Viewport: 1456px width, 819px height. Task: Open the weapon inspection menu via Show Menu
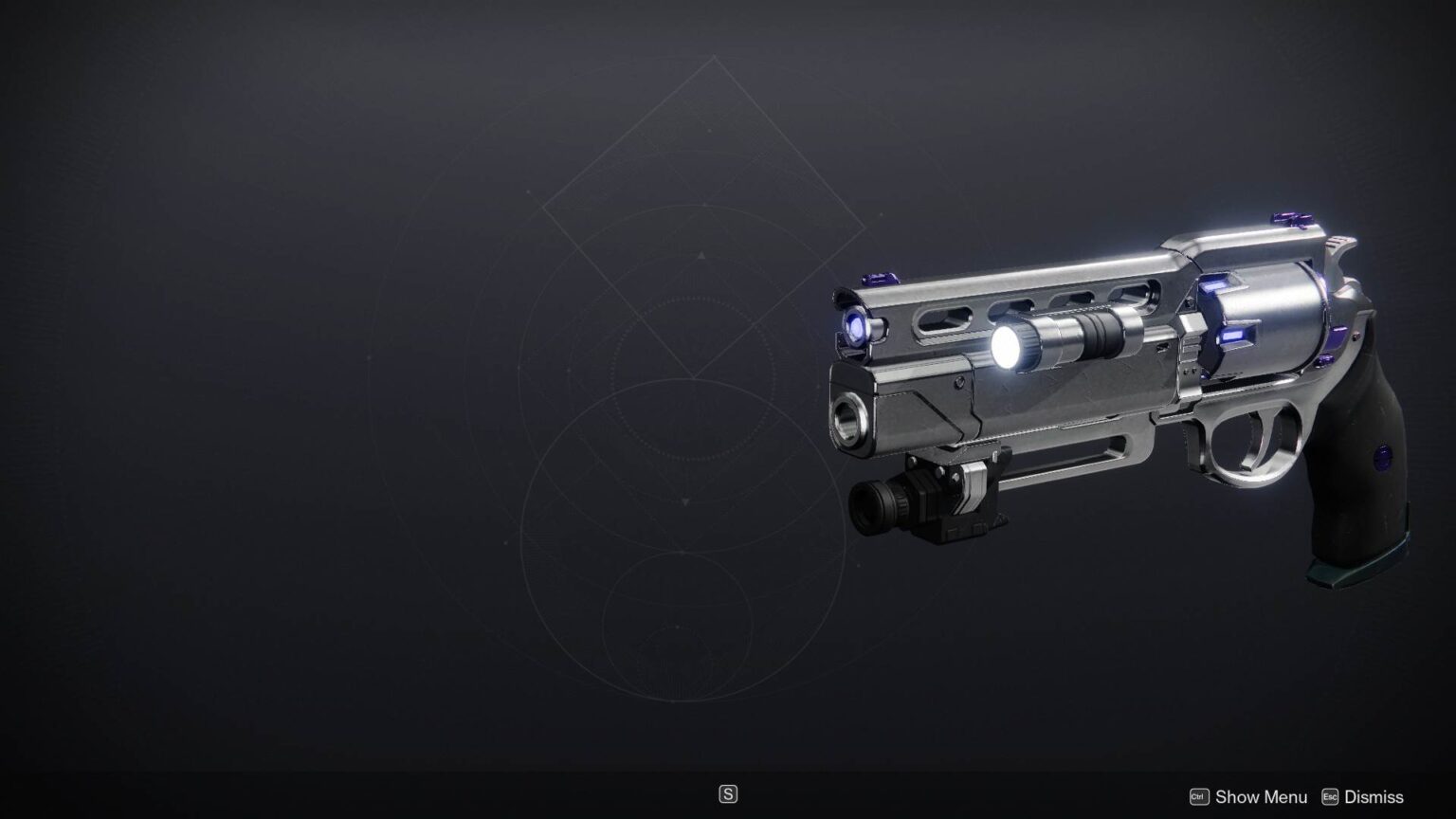1262,796
